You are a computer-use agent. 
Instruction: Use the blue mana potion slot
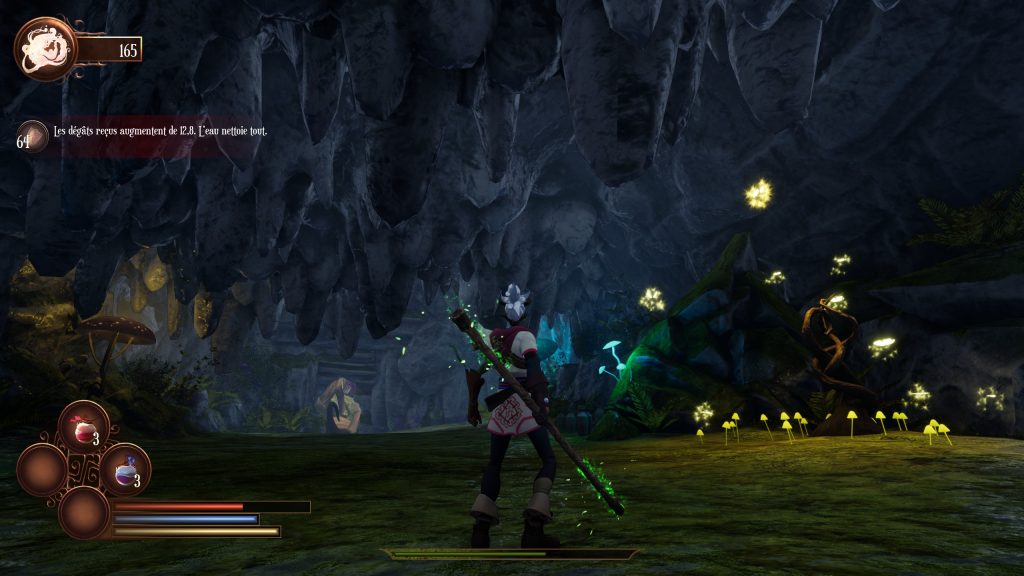coord(126,469)
